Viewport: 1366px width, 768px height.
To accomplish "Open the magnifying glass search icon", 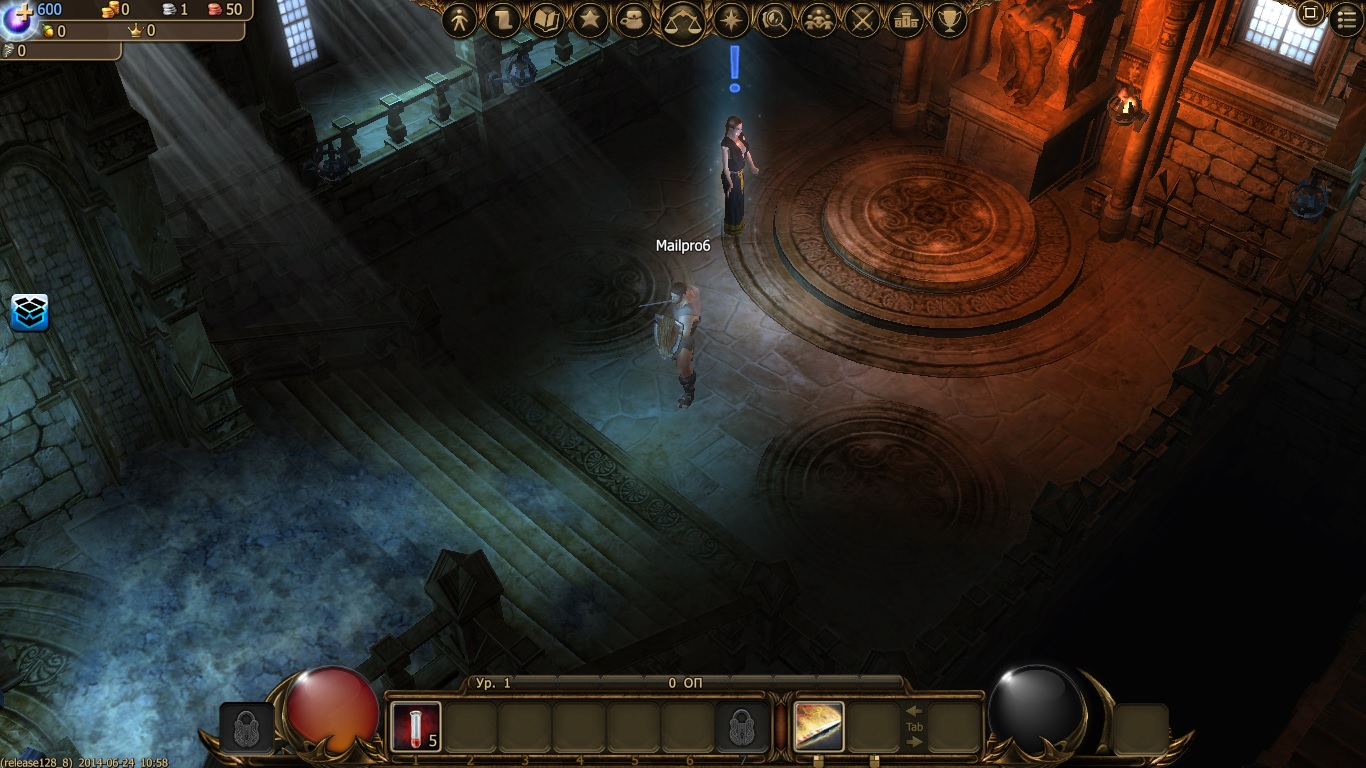I will point(775,20).
